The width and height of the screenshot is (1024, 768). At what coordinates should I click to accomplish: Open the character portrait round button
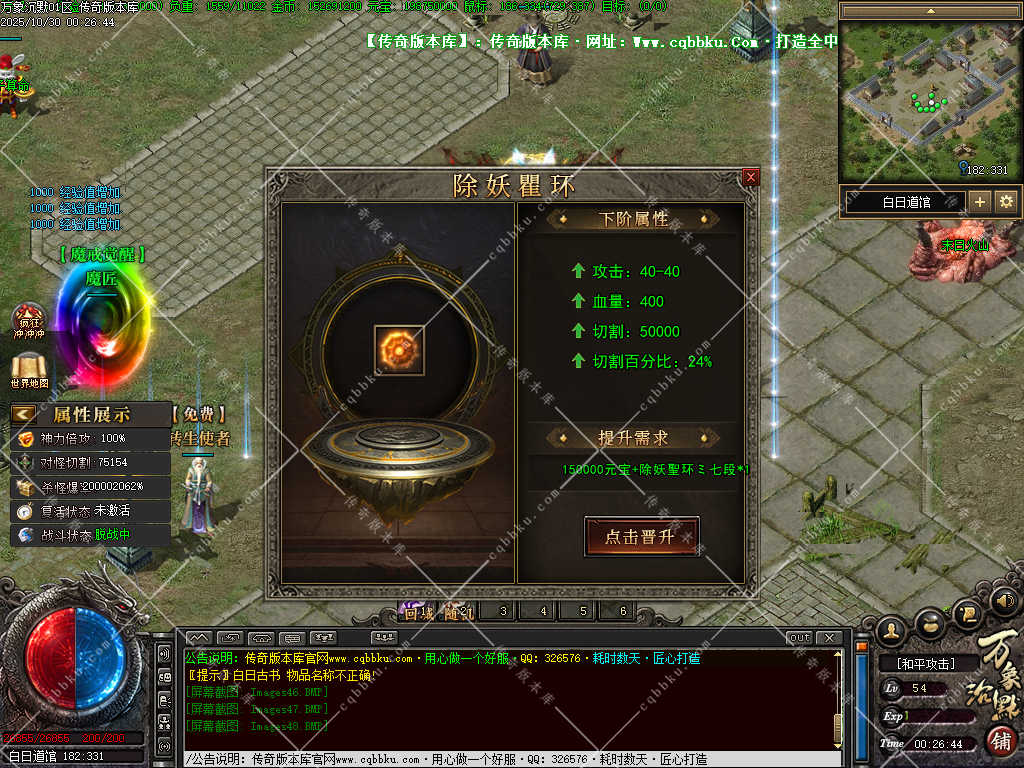[891, 629]
